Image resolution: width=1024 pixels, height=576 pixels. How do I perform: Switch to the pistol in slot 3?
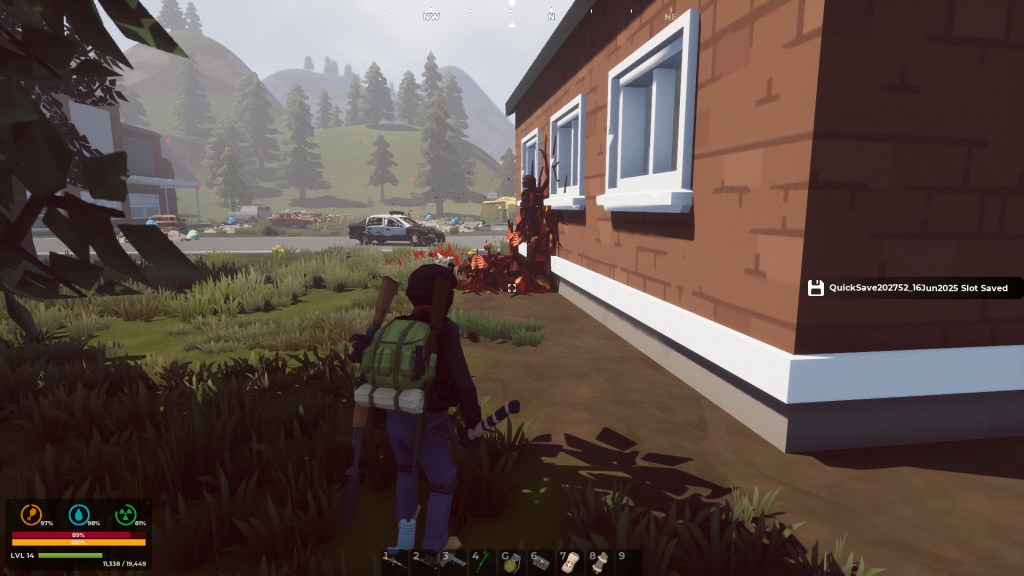[x=454, y=562]
